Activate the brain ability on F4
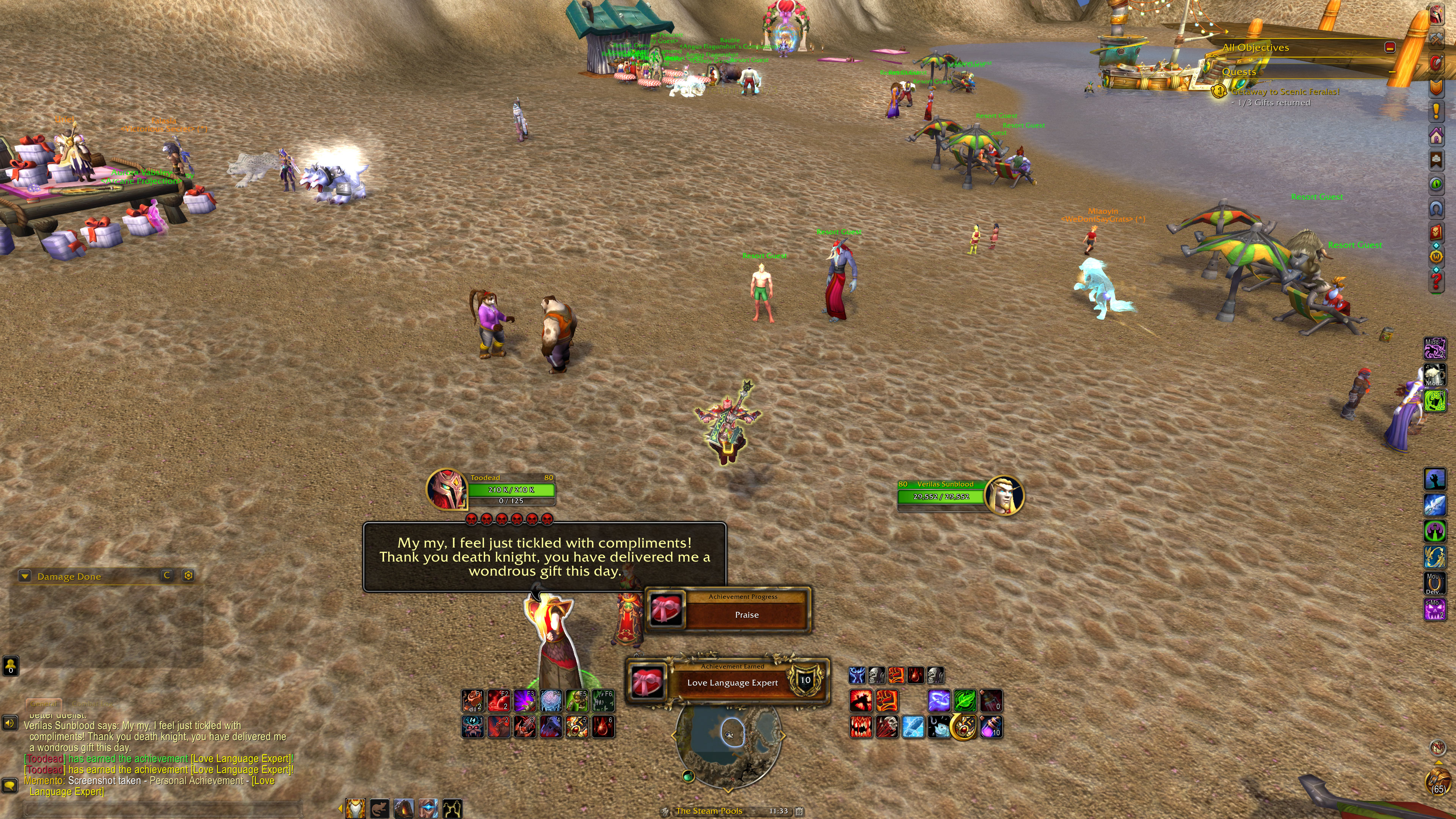Image resolution: width=1456 pixels, height=819 pixels. pos(551,700)
